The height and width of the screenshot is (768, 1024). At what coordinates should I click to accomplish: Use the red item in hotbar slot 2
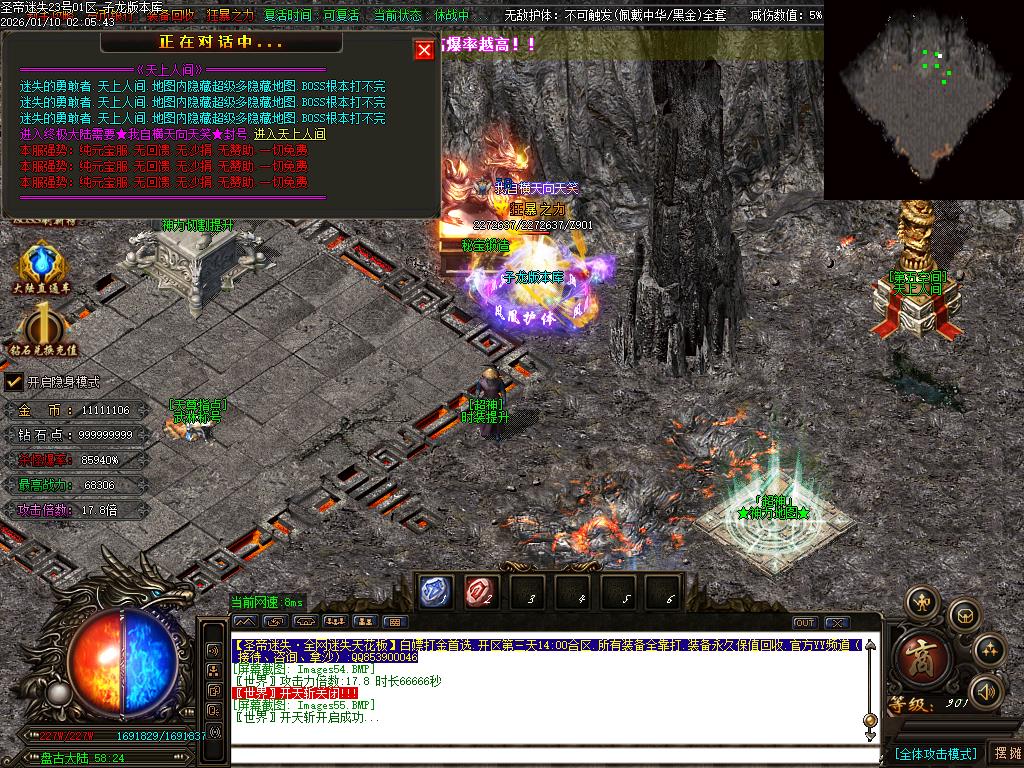pyautogui.click(x=481, y=591)
